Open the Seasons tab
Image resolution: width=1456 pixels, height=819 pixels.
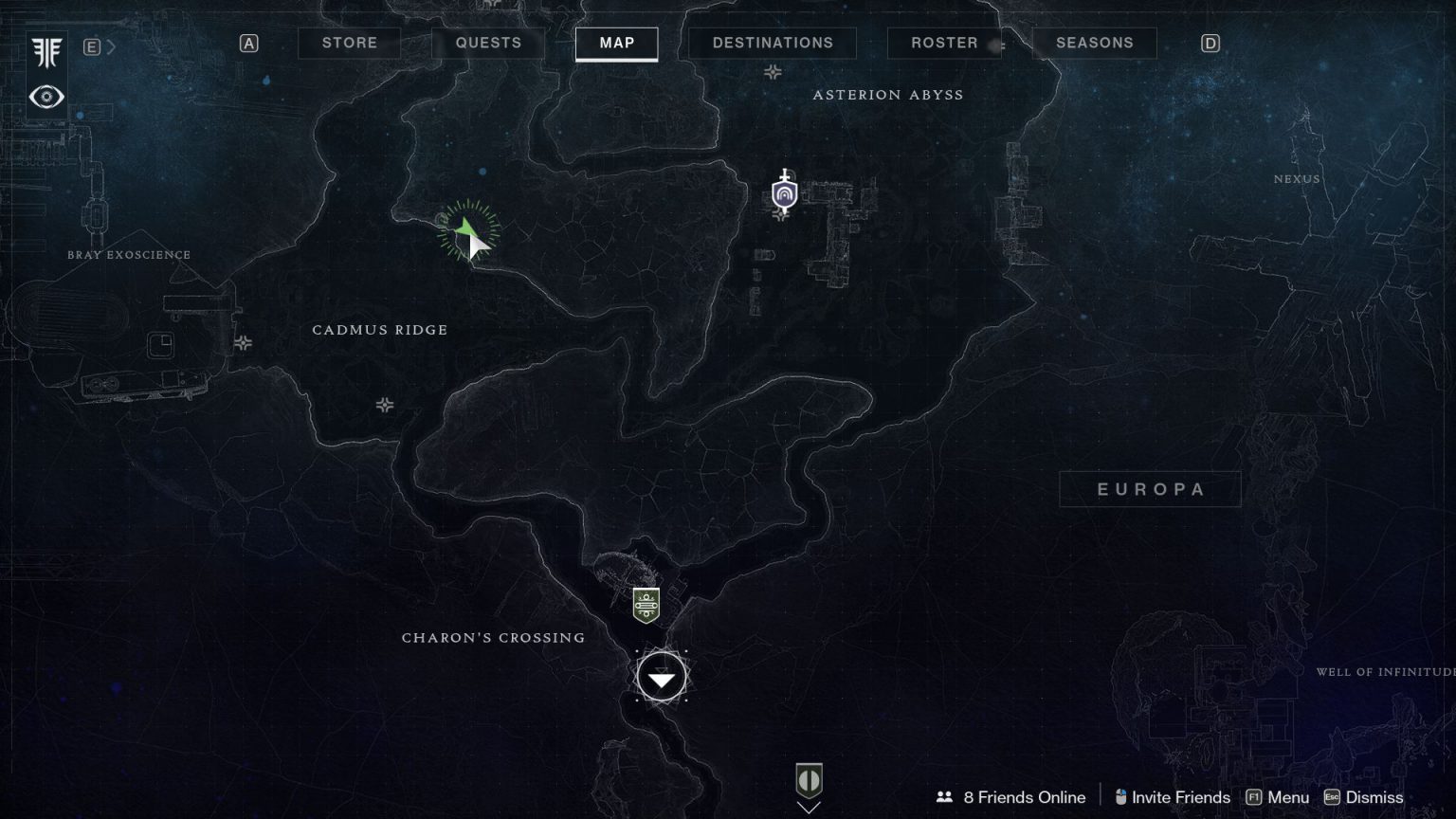pos(1094,43)
